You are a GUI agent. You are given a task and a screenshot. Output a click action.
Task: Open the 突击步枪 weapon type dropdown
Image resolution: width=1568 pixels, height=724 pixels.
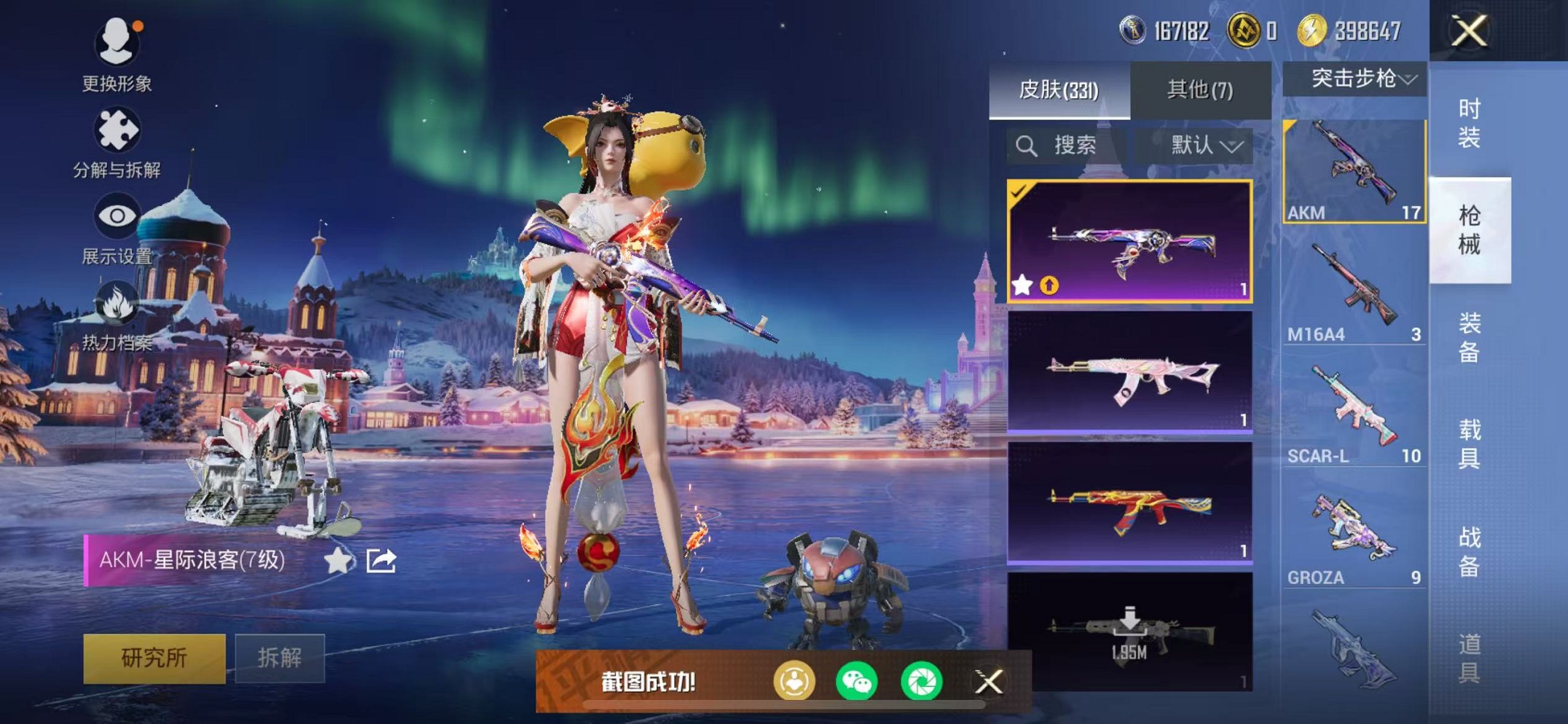tap(1355, 79)
